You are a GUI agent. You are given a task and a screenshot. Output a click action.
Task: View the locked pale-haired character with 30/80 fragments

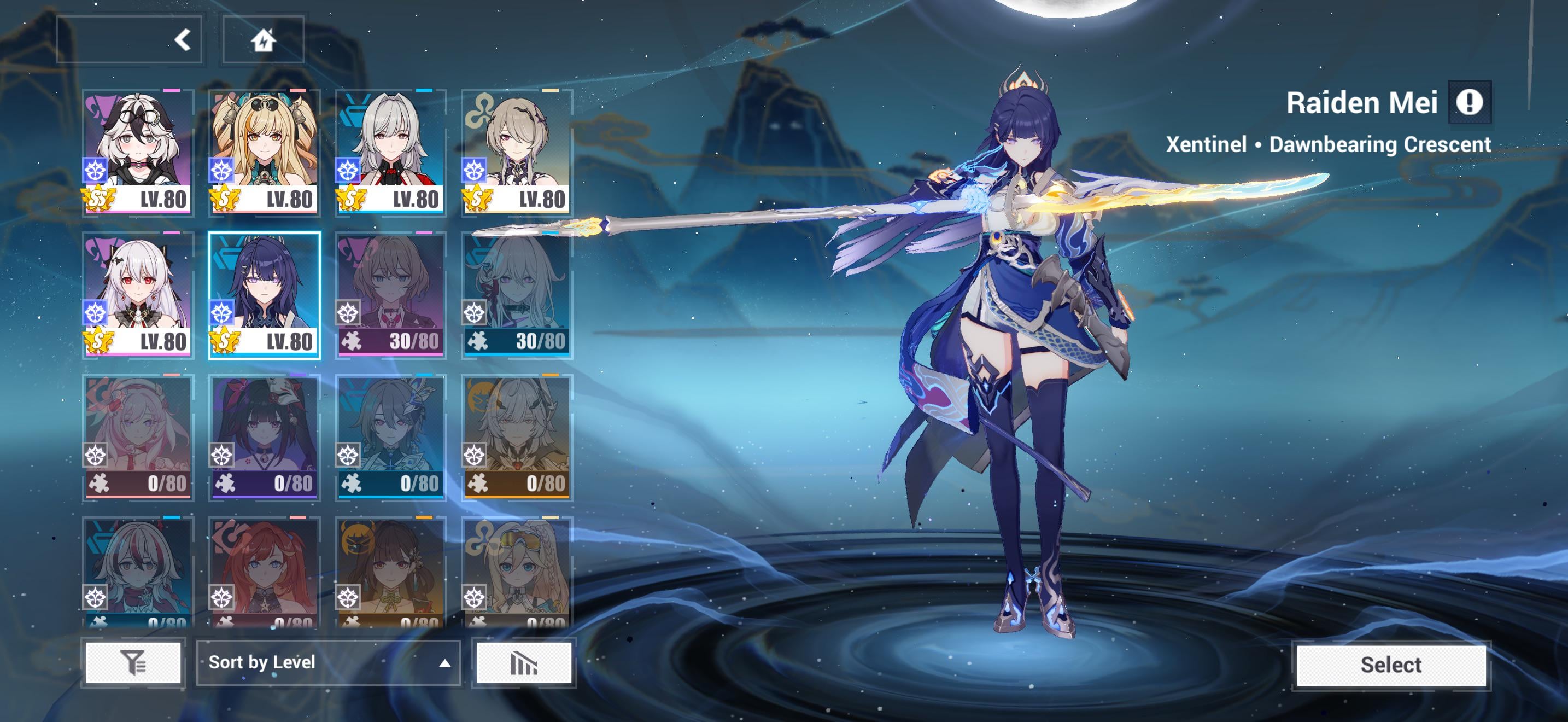(x=517, y=295)
